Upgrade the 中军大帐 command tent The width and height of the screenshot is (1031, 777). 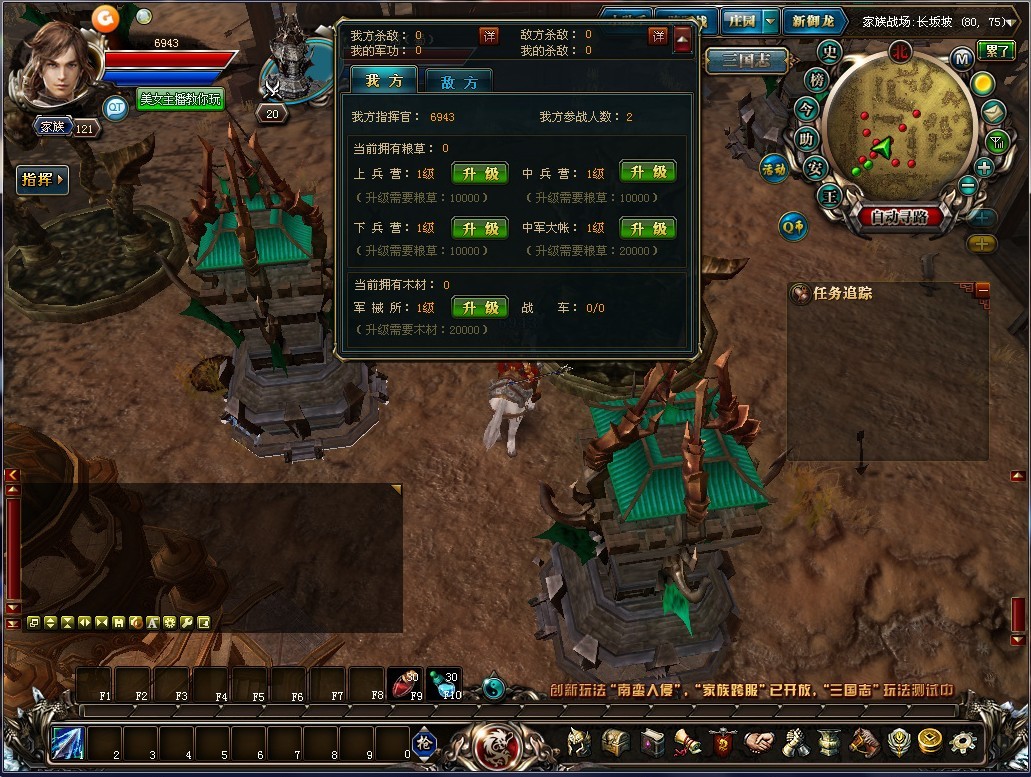pos(647,228)
